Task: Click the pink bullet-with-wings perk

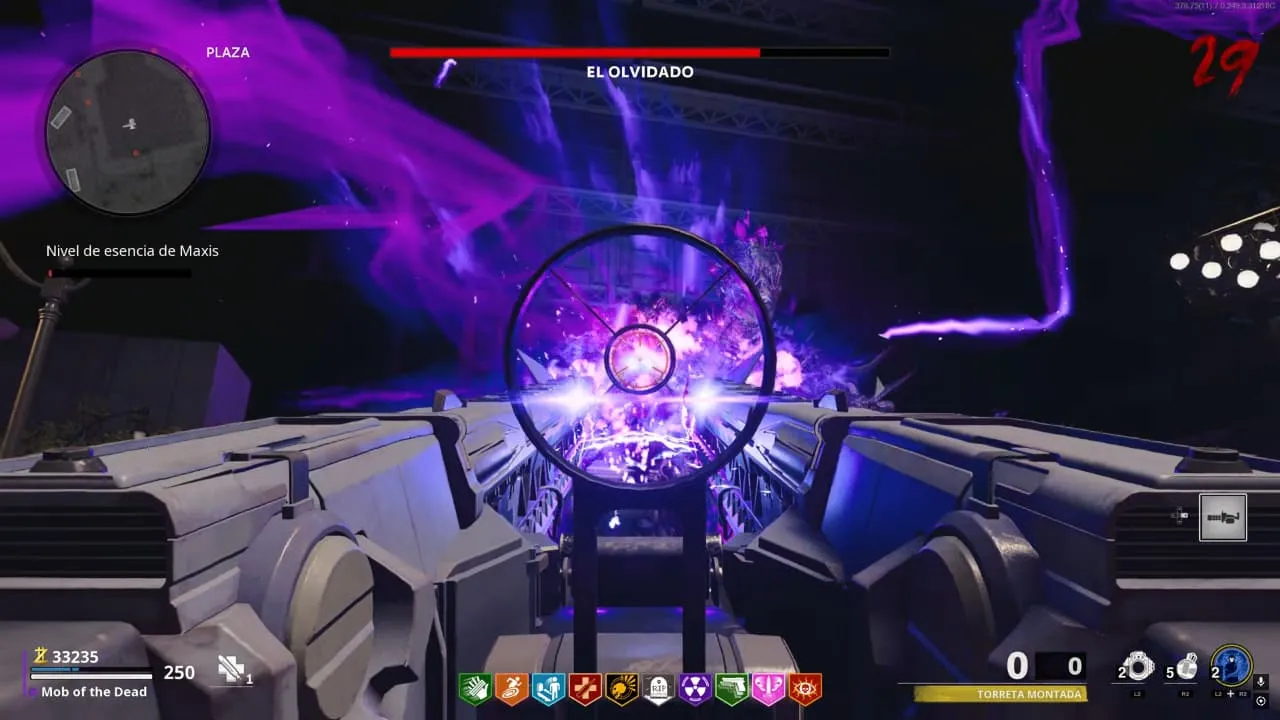Action: tap(768, 689)
